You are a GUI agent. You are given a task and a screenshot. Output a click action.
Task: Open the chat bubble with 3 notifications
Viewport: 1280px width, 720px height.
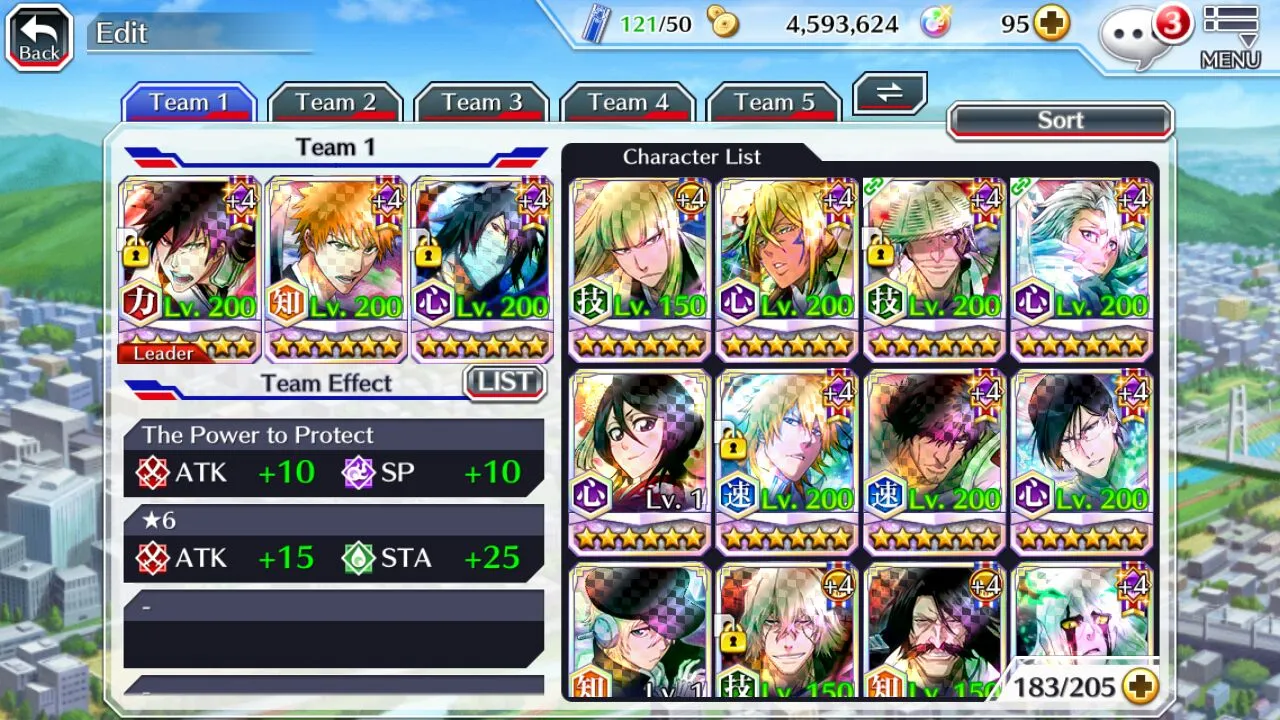click(x=1139, y=36)
